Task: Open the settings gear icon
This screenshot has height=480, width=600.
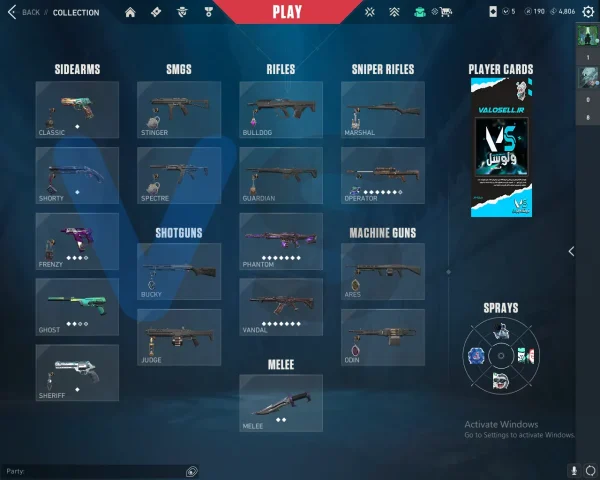Action: [x=588, y=12]
